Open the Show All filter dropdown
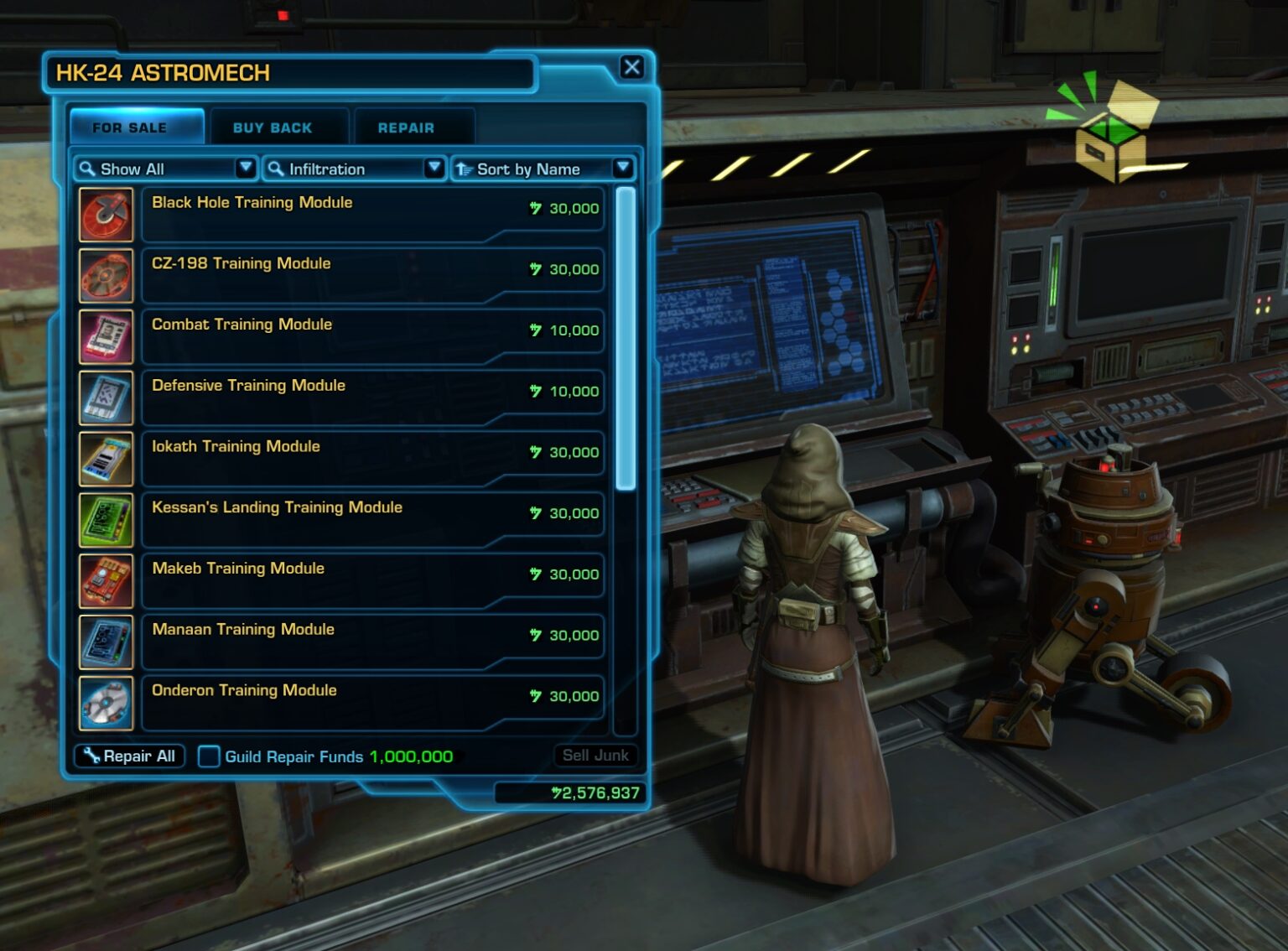 pos(246,169)
